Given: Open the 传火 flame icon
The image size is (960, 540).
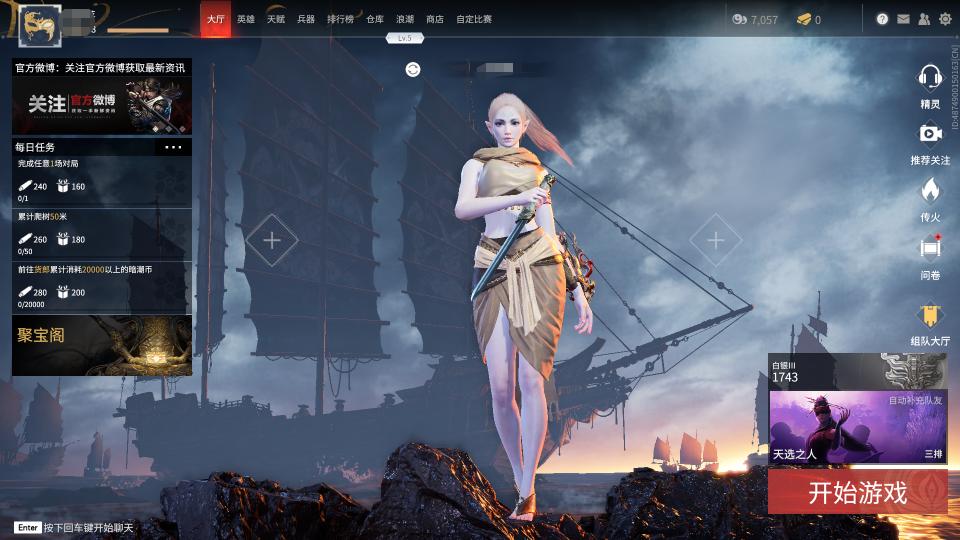Looking at the screenshot, I should [x=930, y=194].
